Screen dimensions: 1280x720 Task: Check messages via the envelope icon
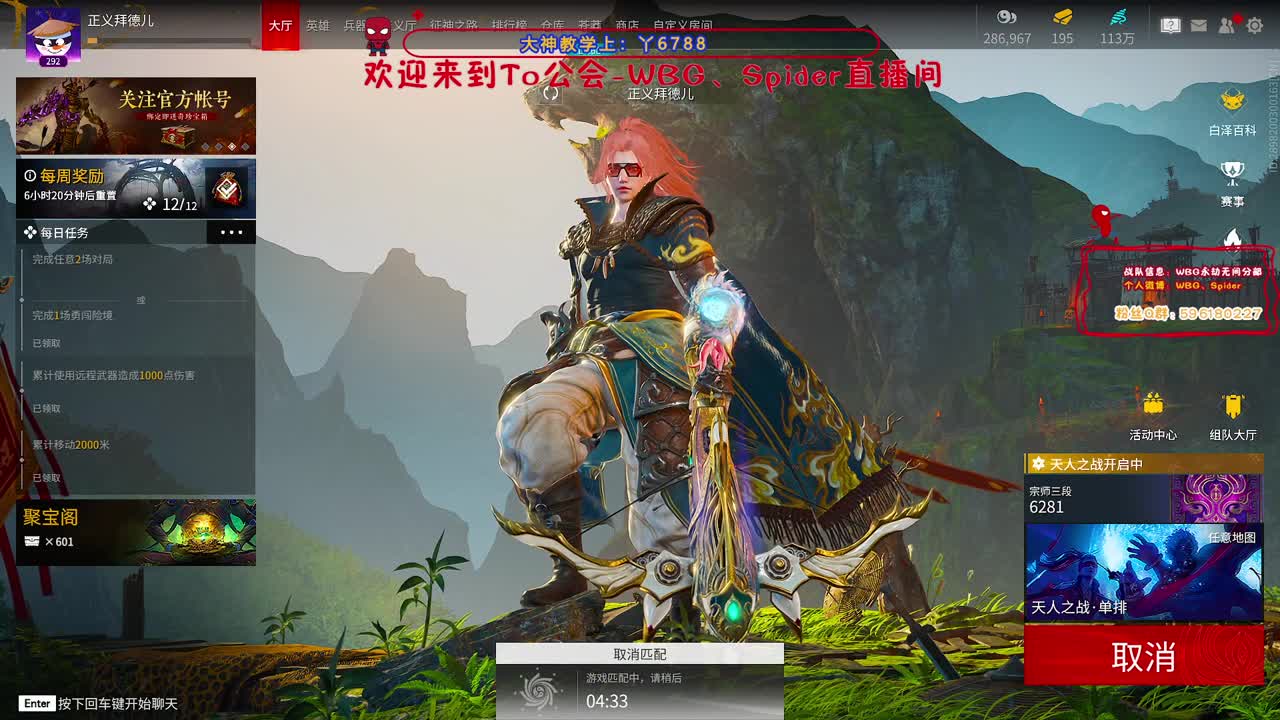pos(1199,25)
